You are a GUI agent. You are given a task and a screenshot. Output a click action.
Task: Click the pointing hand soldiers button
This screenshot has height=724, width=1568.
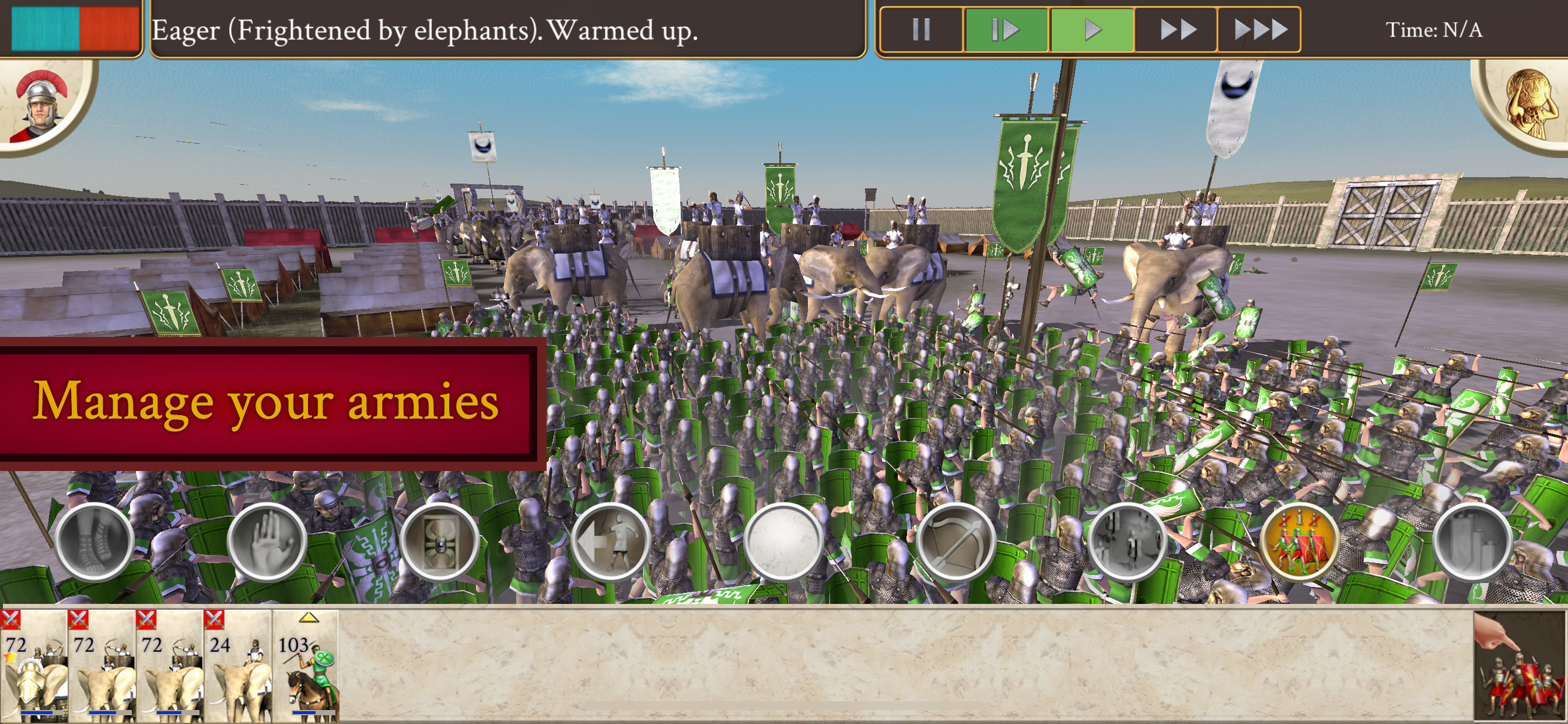(1520, 667)
